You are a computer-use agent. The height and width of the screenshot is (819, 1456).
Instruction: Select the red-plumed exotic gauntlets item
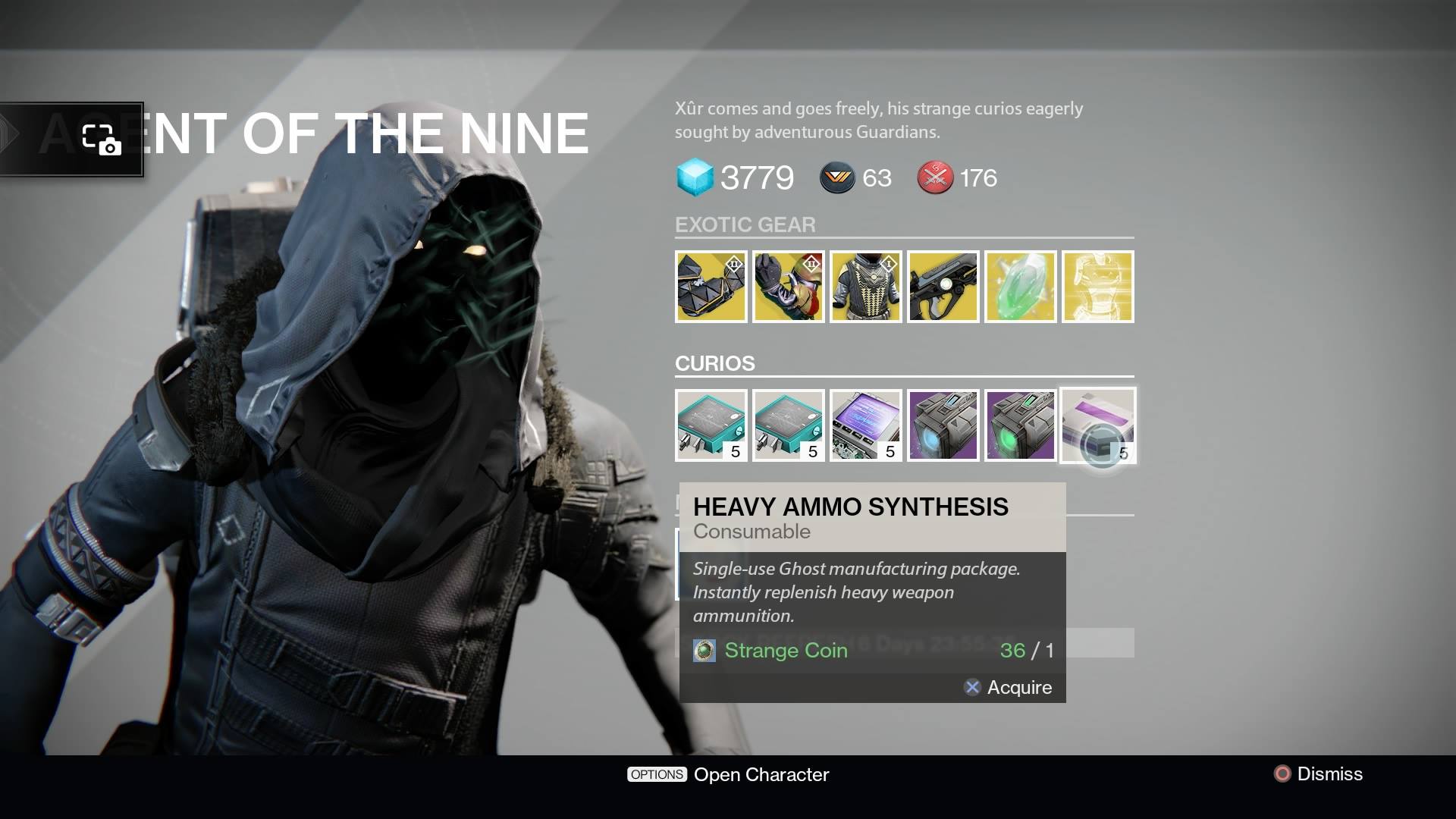click(789, 287)
